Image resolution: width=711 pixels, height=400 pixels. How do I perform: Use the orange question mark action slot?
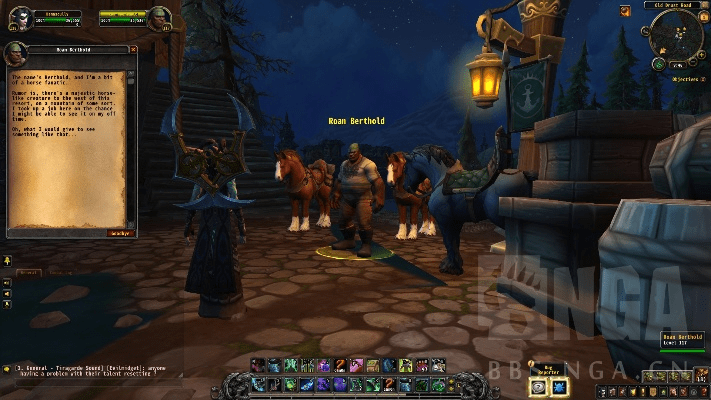(x=339, y=365)
